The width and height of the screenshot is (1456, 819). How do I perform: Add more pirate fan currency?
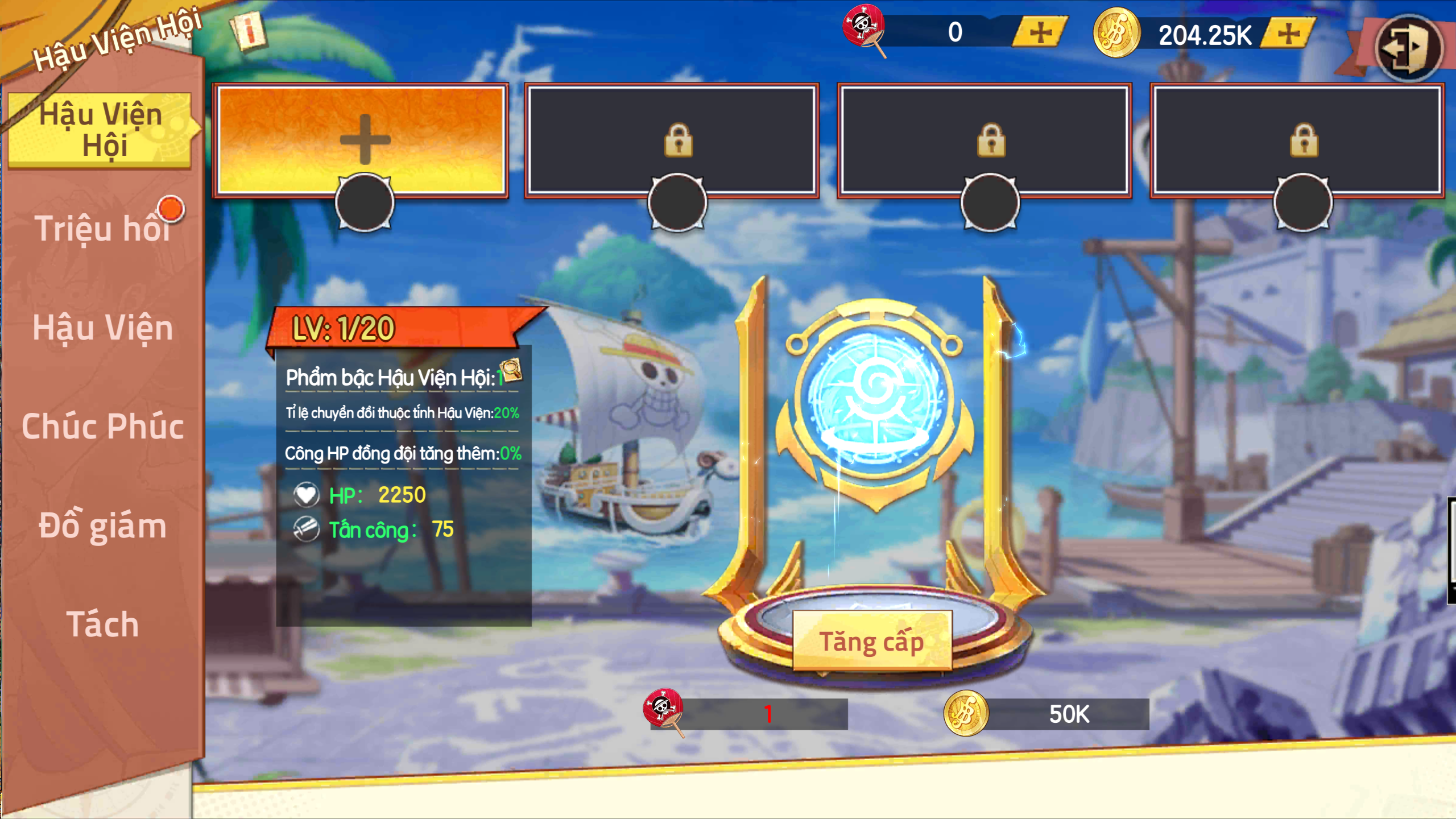tap(1040, 32)
